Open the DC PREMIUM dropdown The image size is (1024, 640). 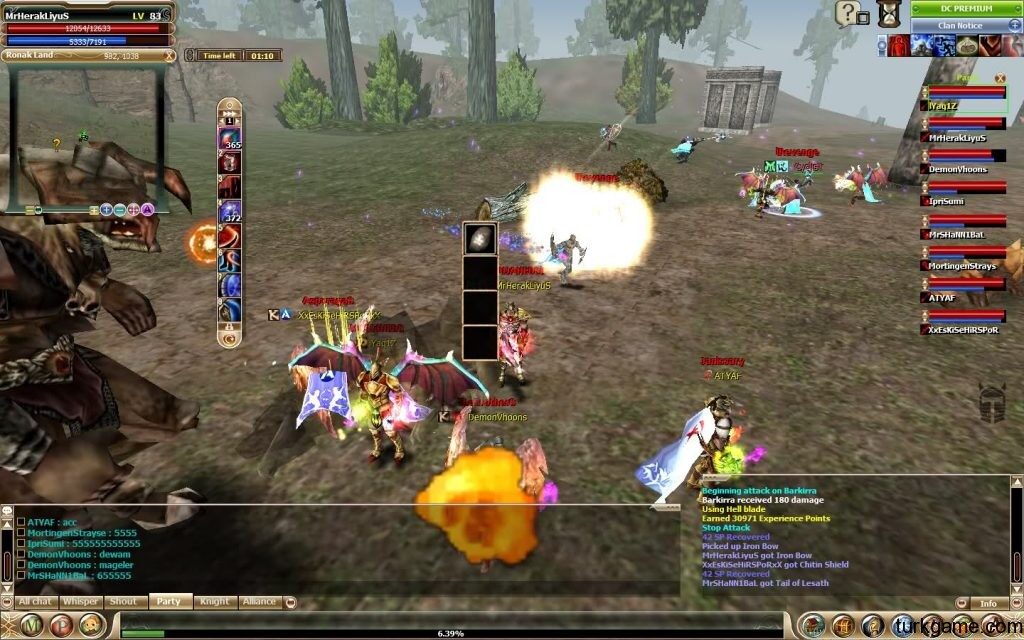[x=965, y=9]
